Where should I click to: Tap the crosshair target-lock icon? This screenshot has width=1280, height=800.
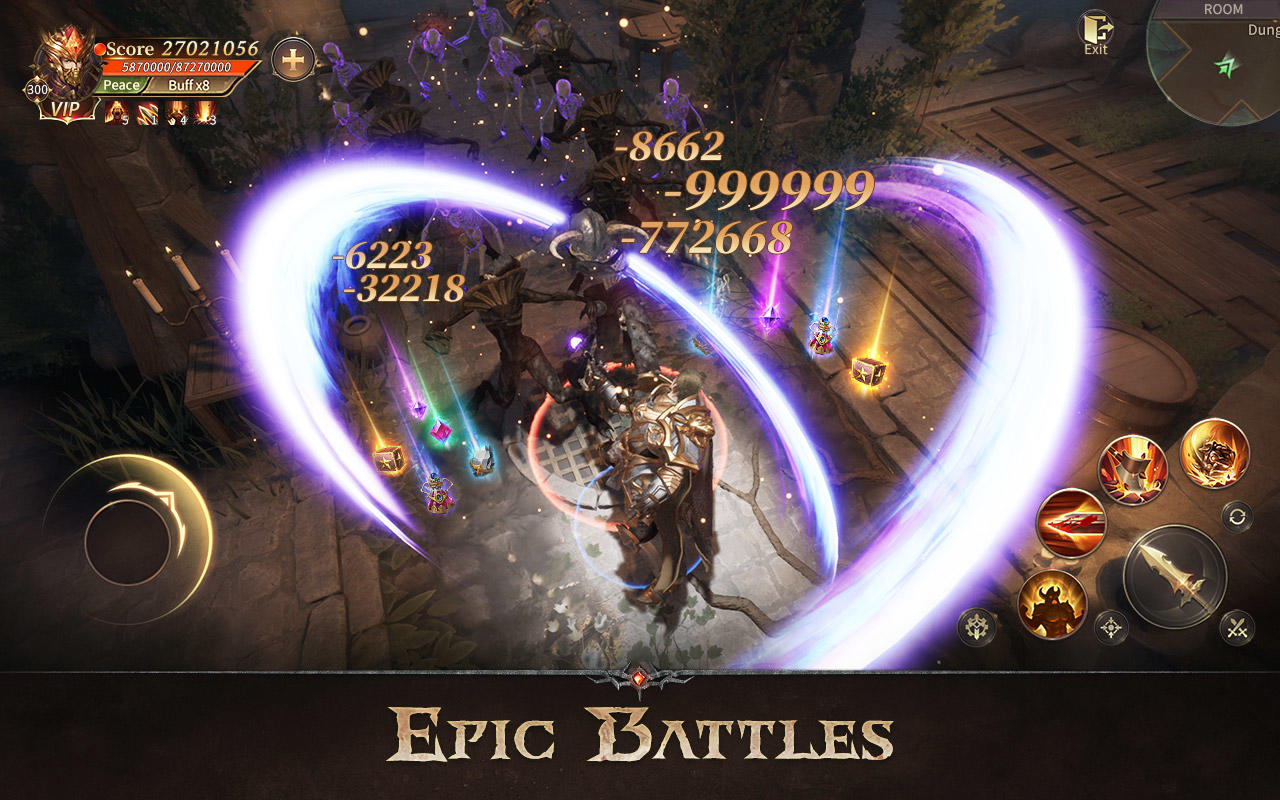click(1111, 627)
